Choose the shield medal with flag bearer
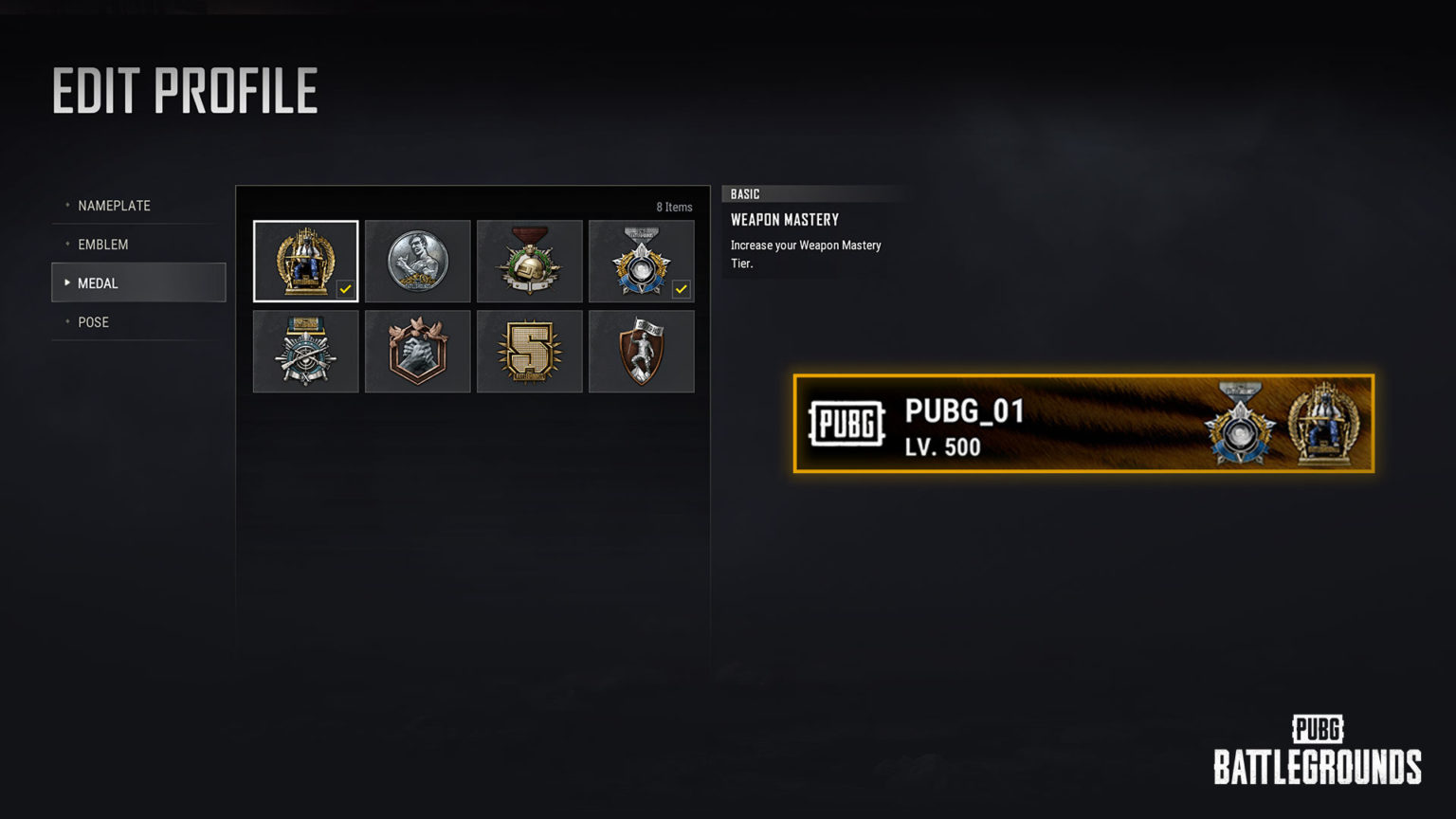Viewport: 1456px width, 819px height. coord(641,351)
